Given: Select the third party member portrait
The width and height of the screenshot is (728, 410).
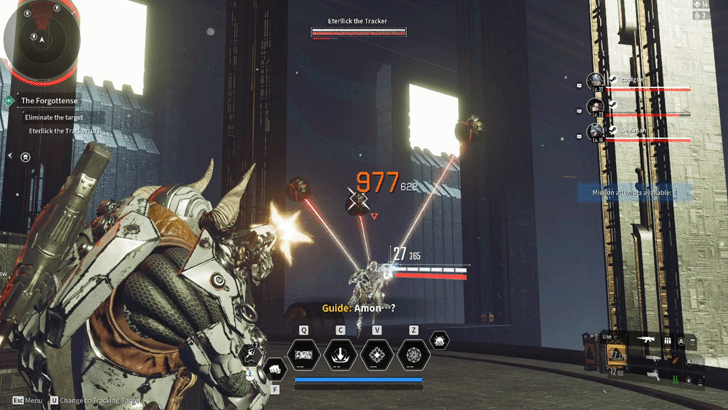Looking at the screenshot, I should coord(596,130).
